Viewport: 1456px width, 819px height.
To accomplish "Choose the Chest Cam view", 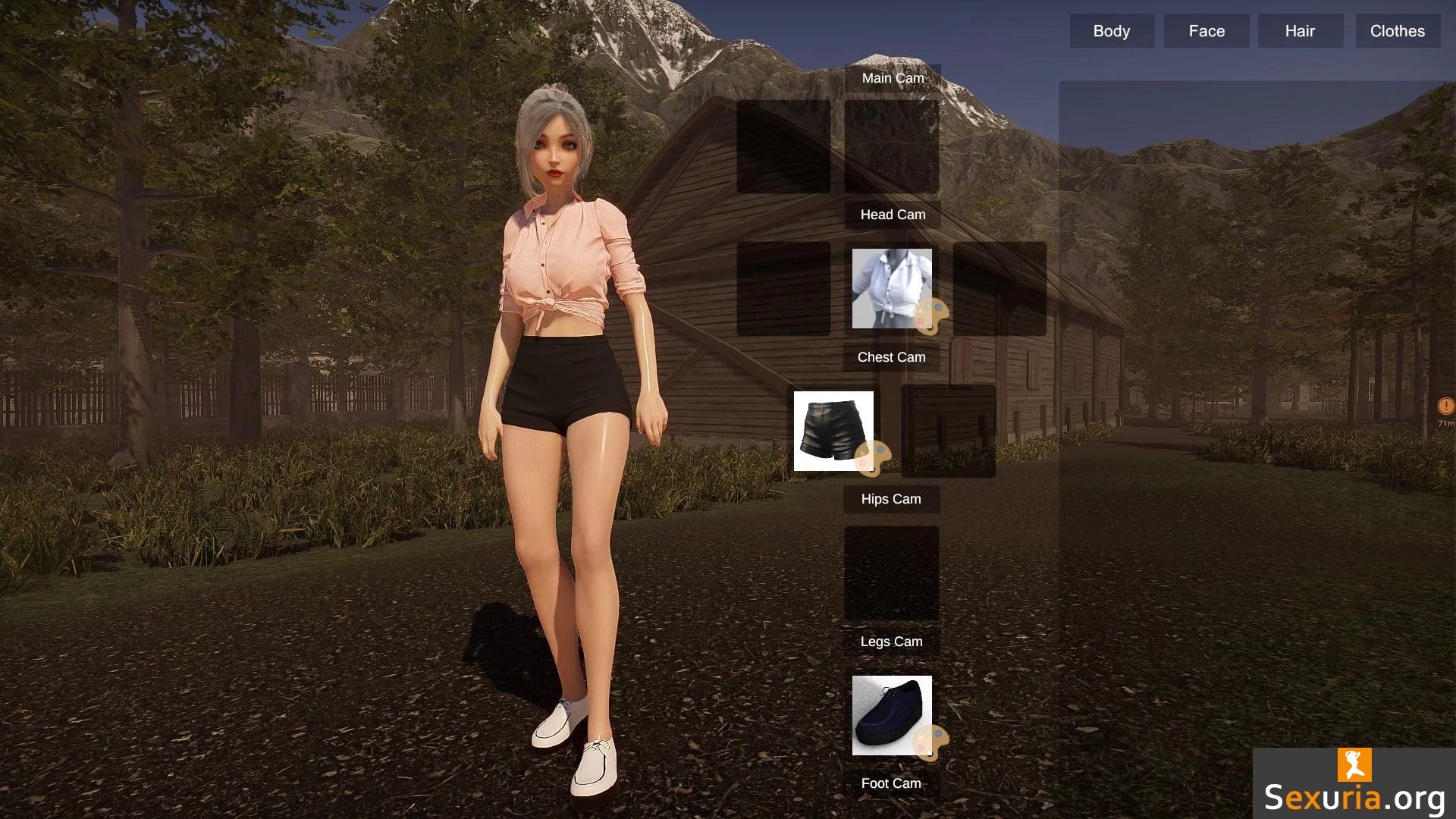I will 891,357.
